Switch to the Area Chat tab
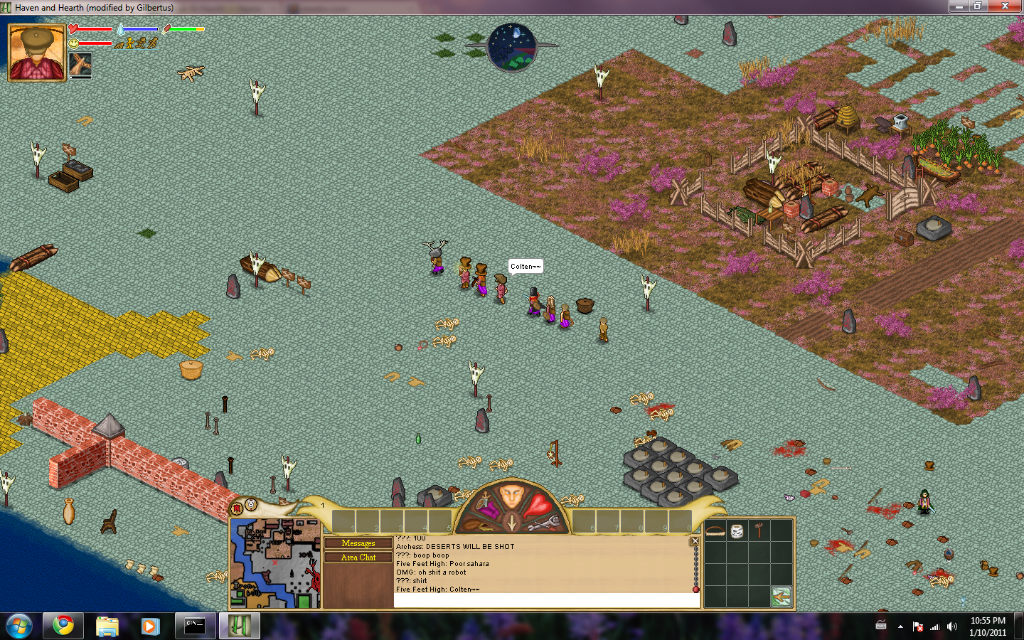 pyautogui.click(x=358, y=557)
